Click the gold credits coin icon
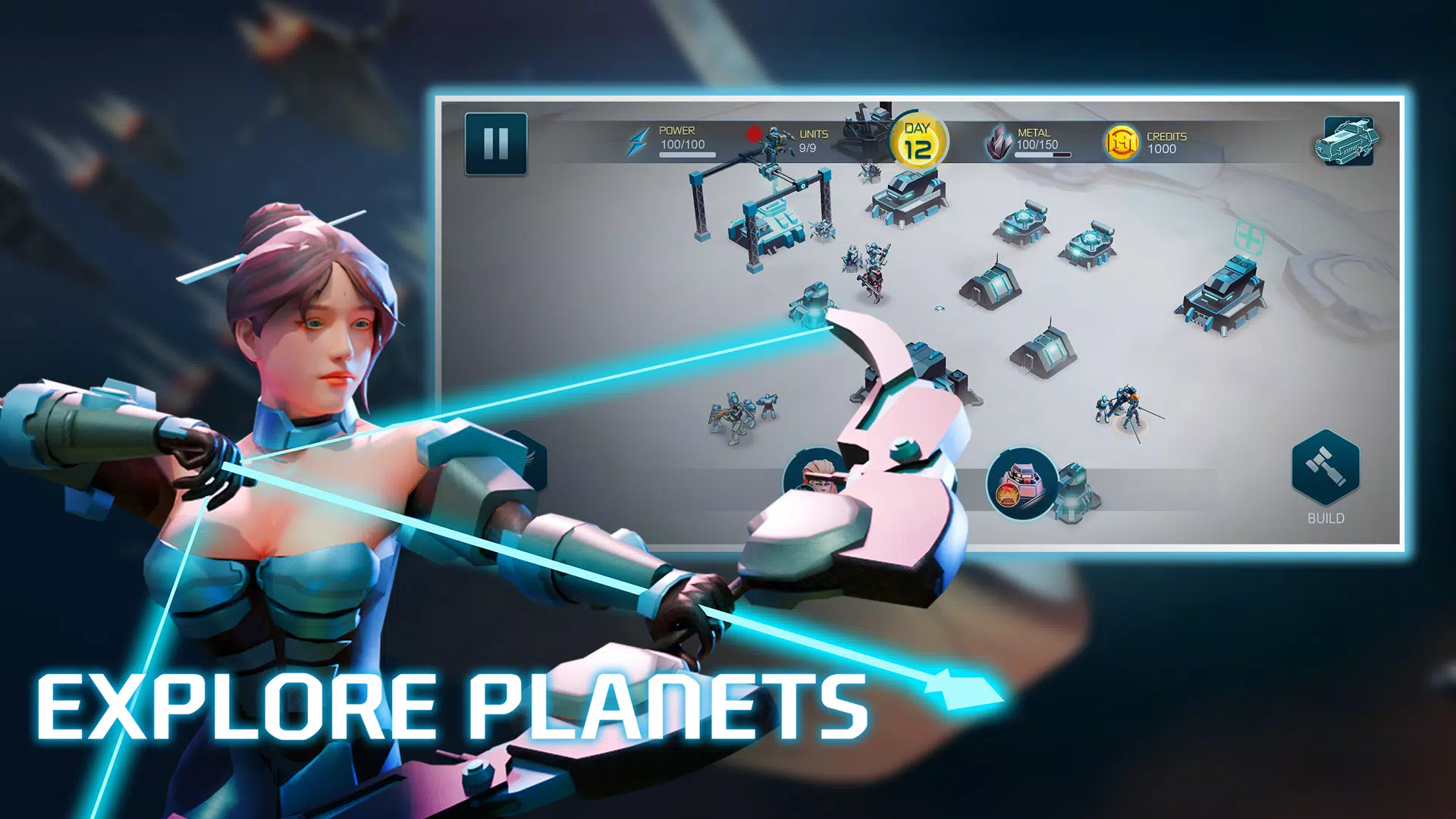Screen dimensions: 1456x819 (x=1120, y=141)
